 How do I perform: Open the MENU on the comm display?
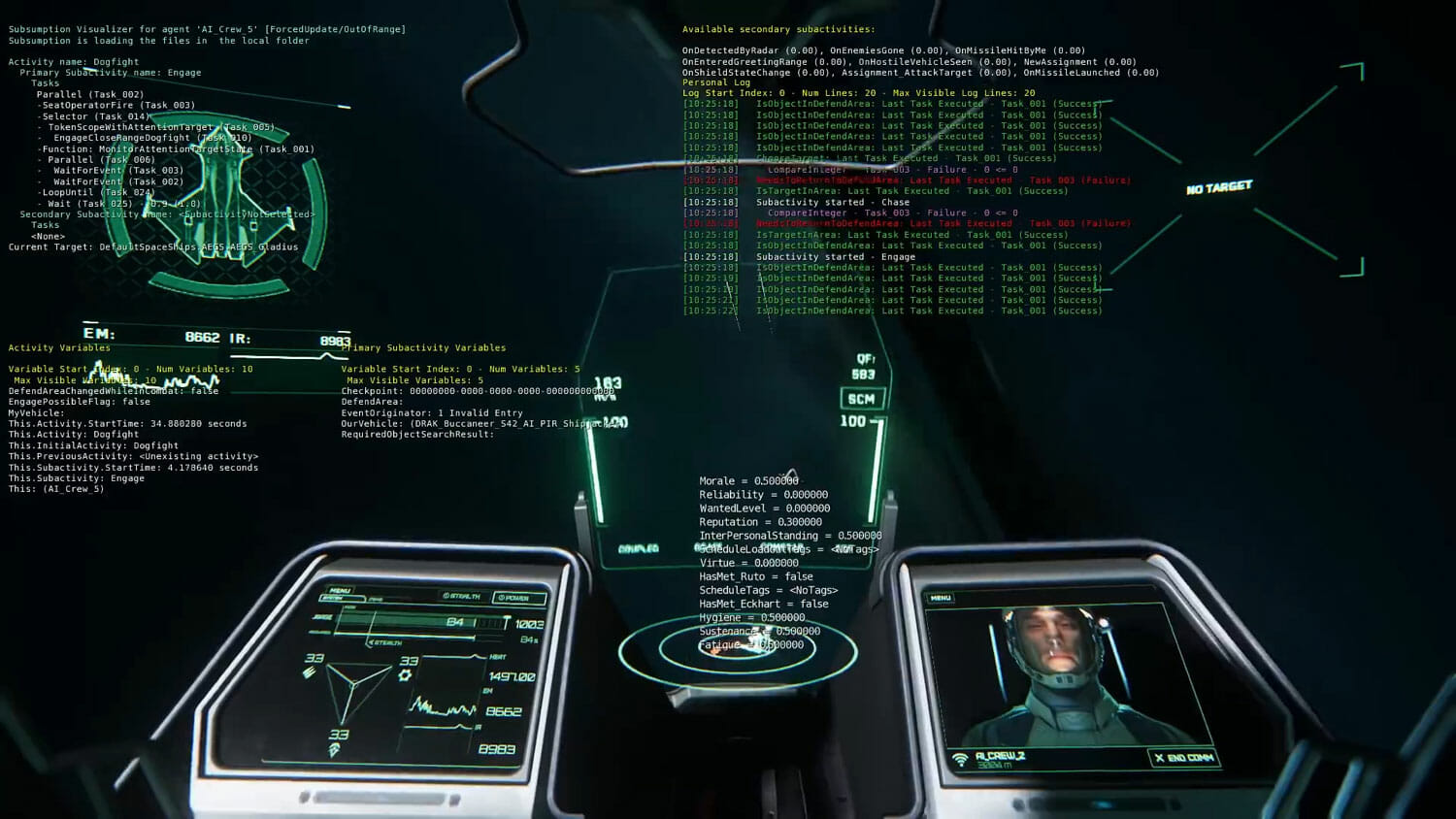(940, 597)
